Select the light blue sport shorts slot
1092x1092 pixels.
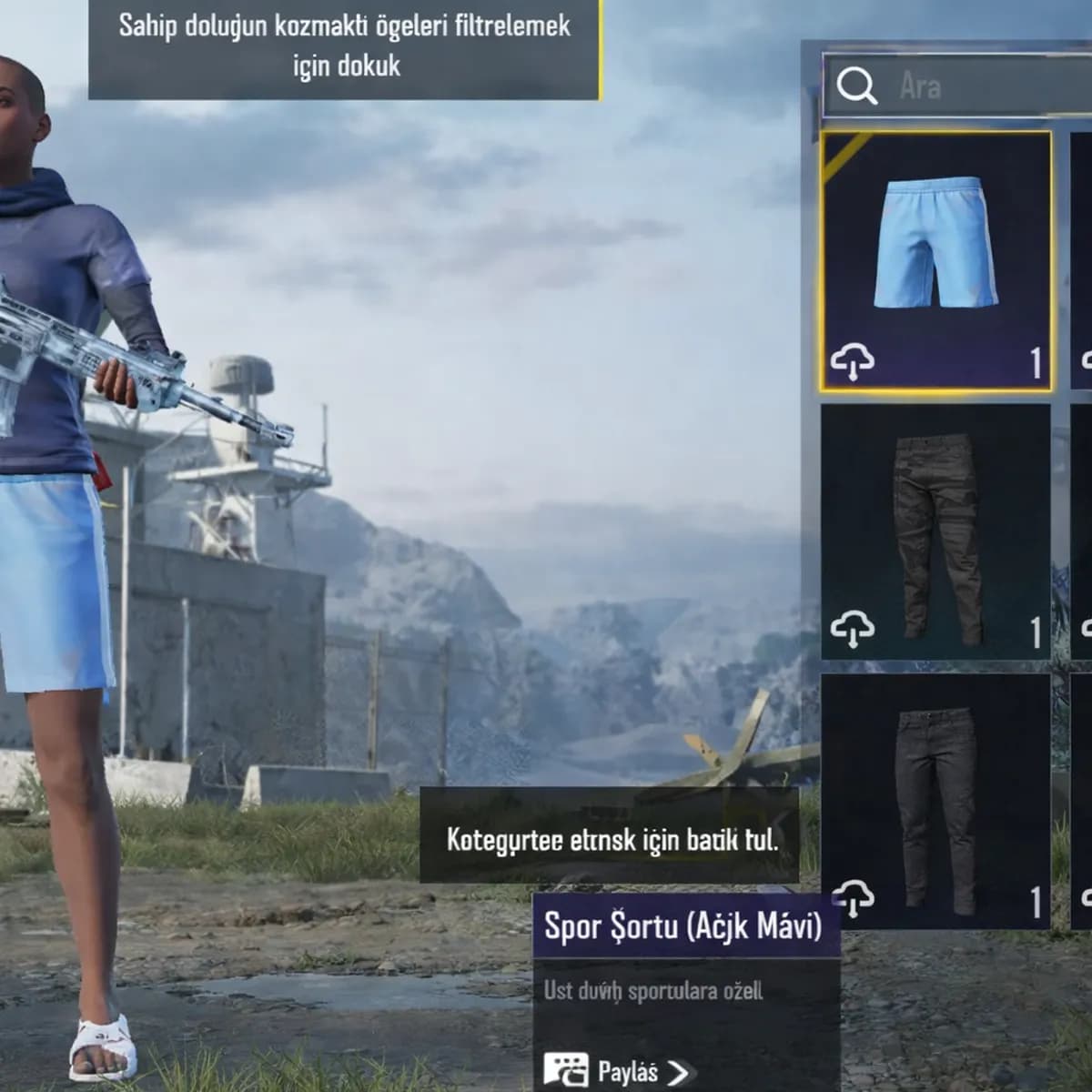click(935, 261)
